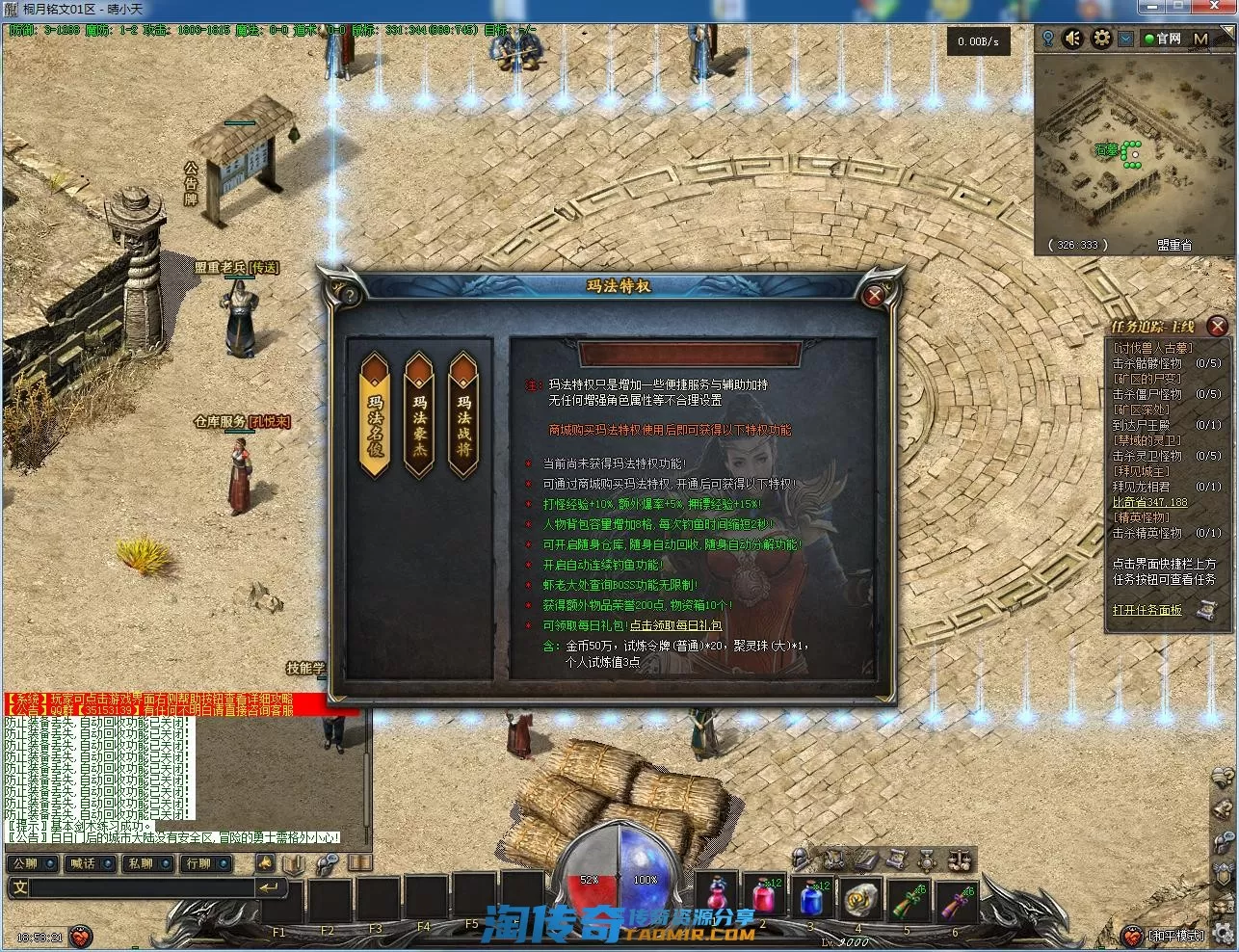Follow the 比奇省347,188 quest location link
Image resolution: width=1239 pixels, height=952 pixels.
click(x=1150, y=502)
